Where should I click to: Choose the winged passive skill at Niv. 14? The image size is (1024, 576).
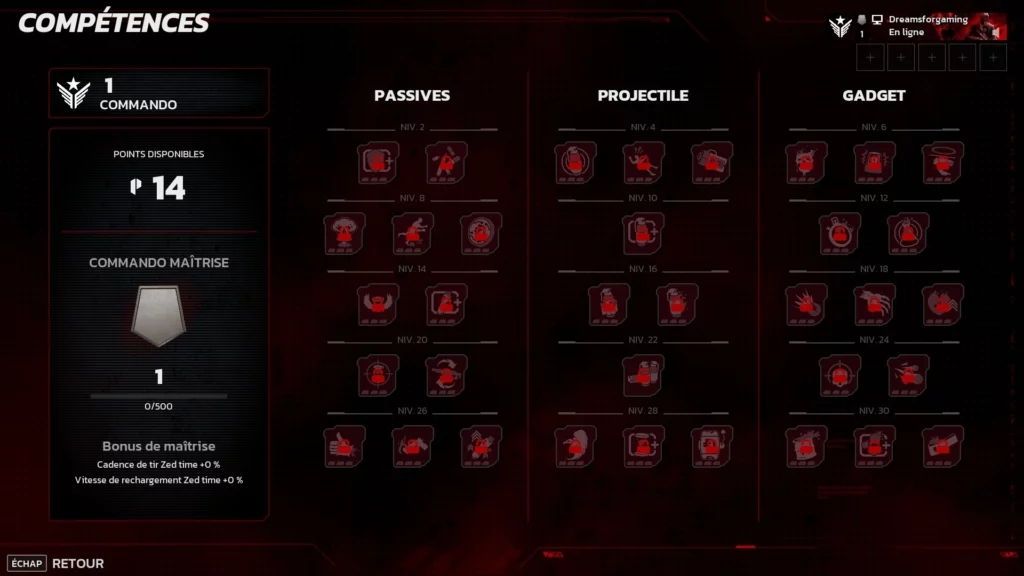coord(378,304)
